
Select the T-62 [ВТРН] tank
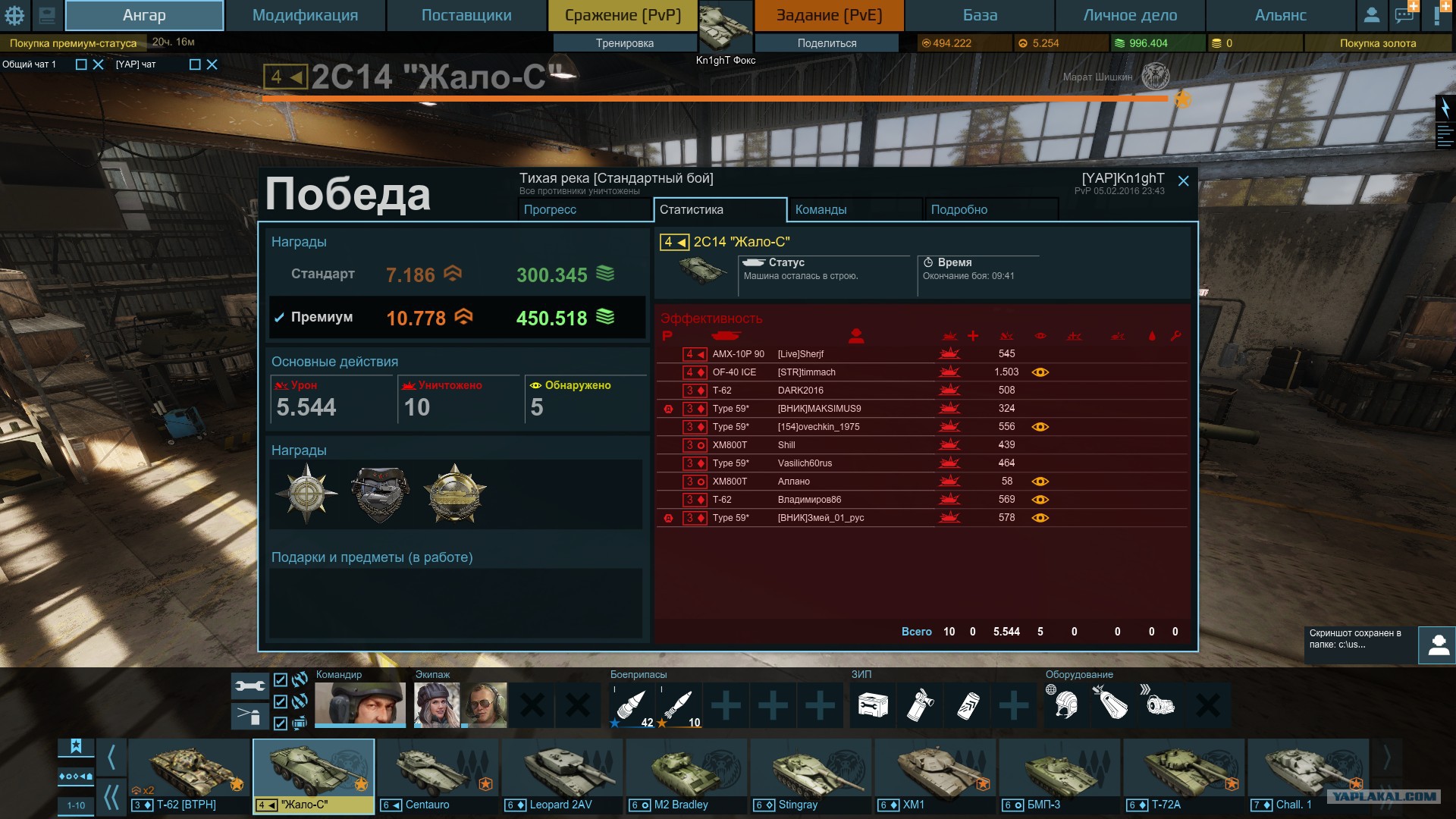pyautogui.click(x=189, y=775)
